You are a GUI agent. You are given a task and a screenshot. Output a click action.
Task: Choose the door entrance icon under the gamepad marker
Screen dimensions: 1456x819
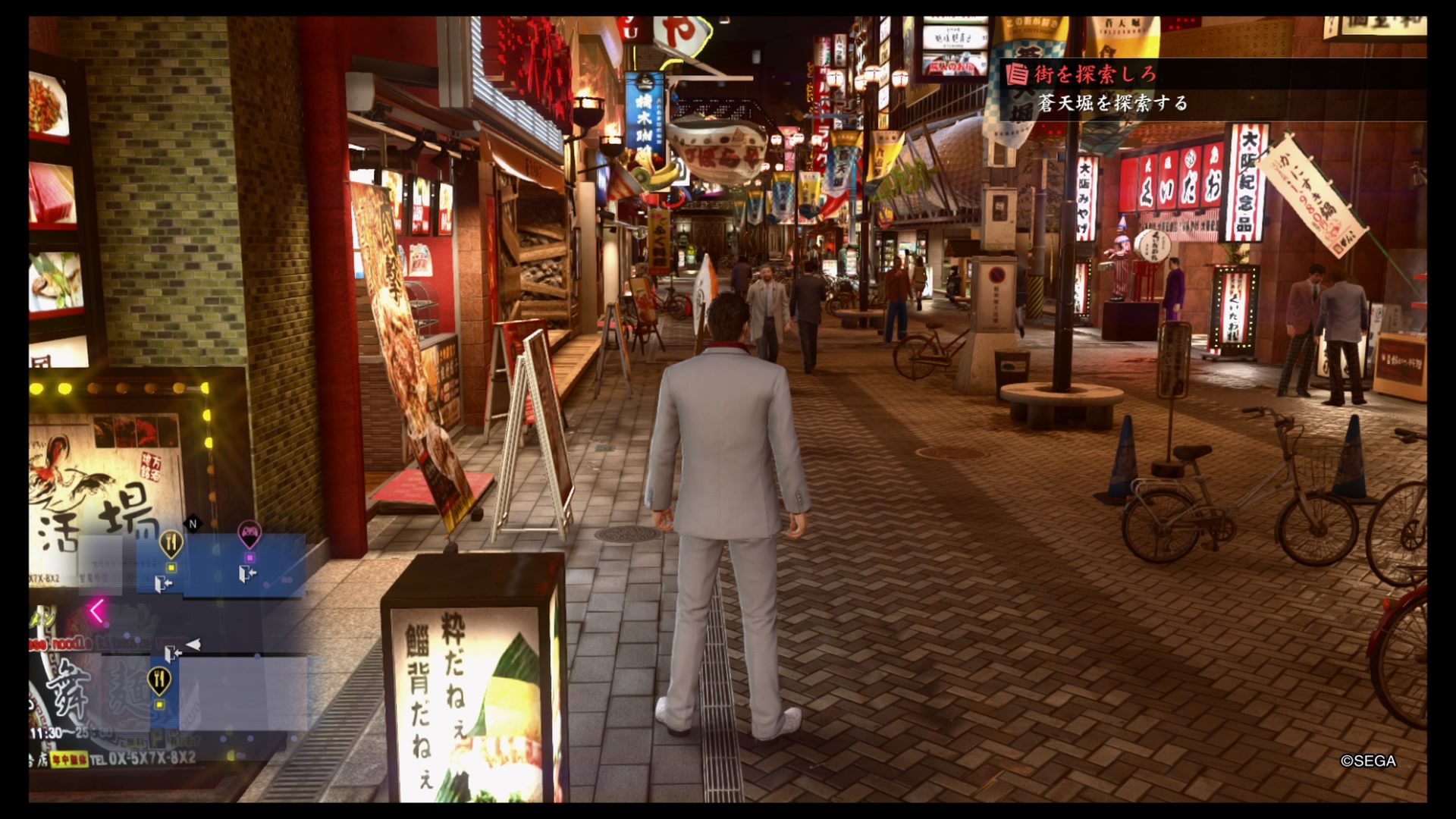point(247,575)
